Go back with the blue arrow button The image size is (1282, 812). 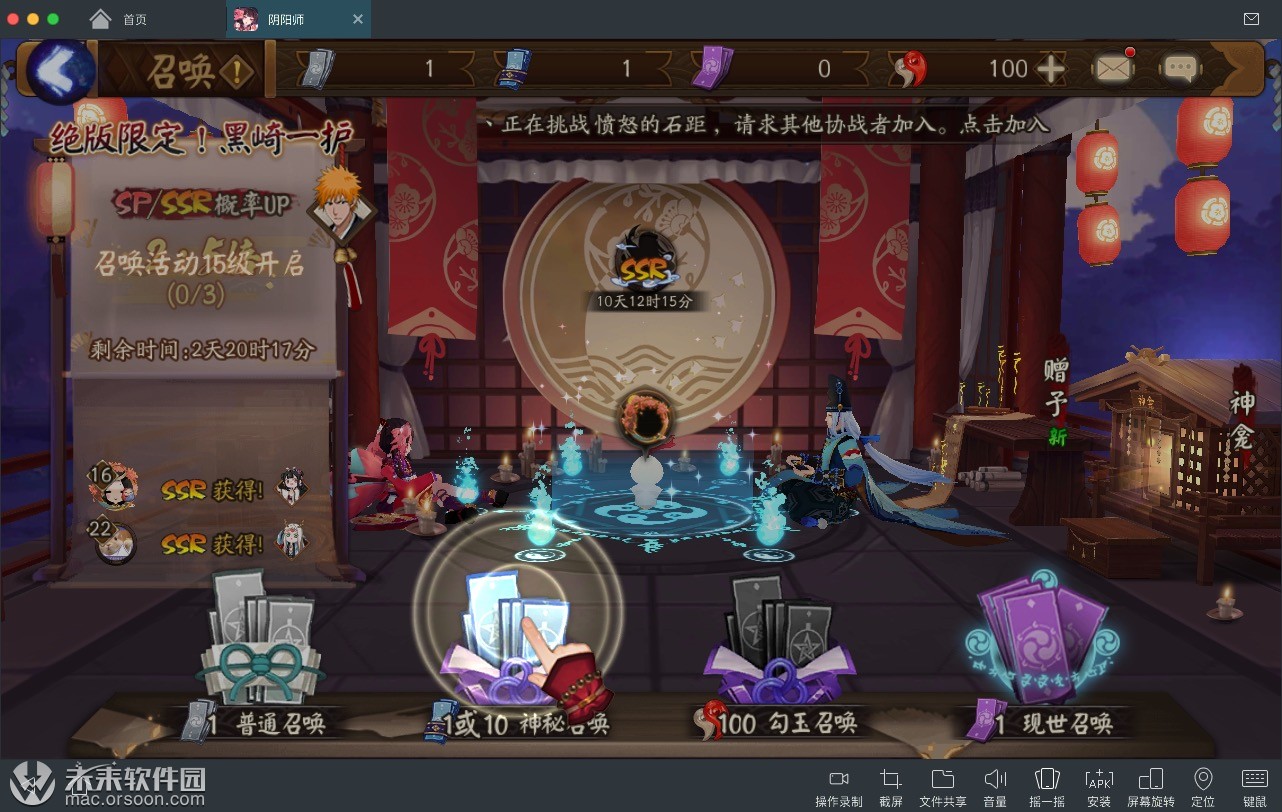coord(58,70)
